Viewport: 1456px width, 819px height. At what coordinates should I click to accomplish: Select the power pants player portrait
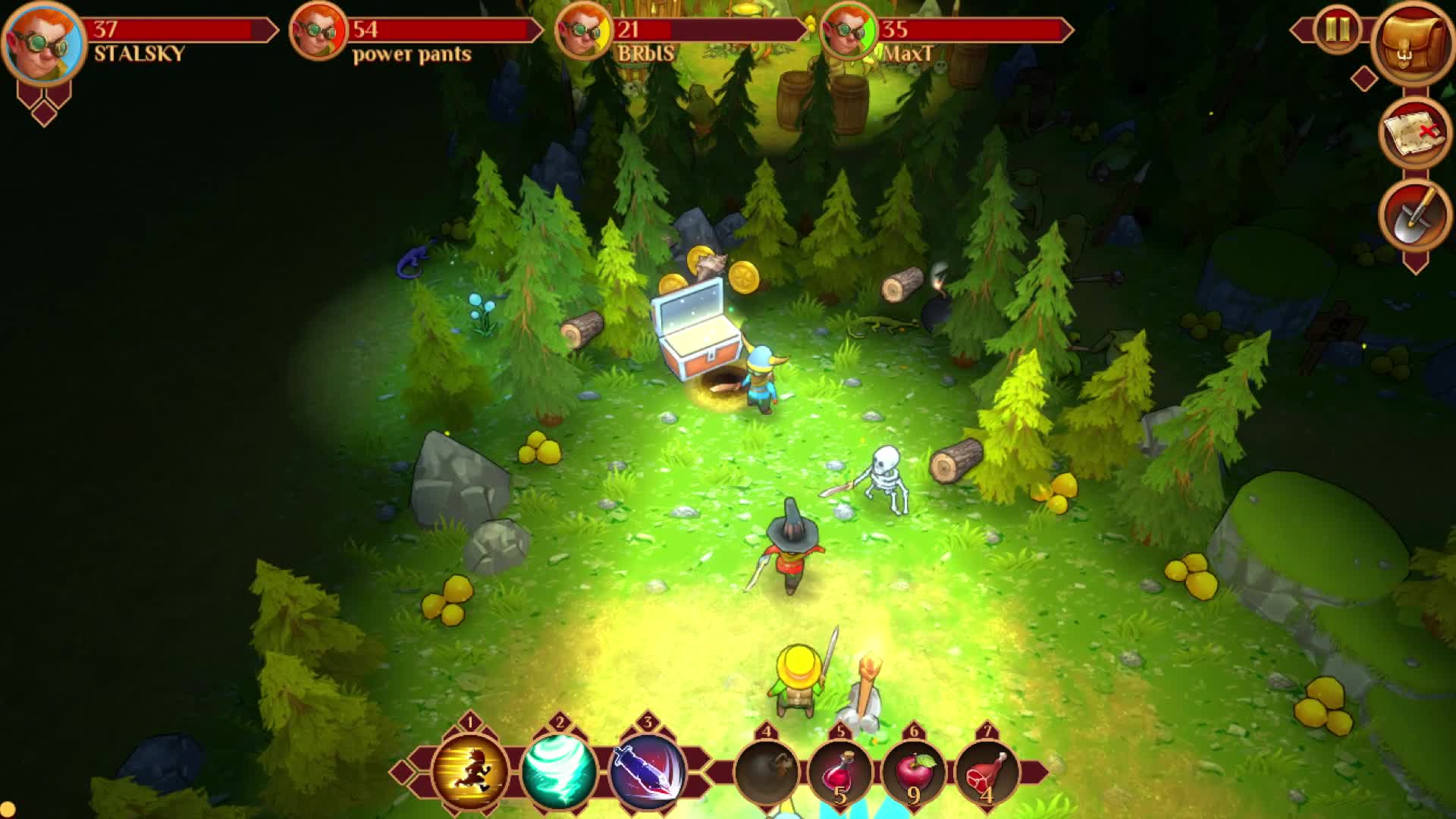tap(318, 32)
